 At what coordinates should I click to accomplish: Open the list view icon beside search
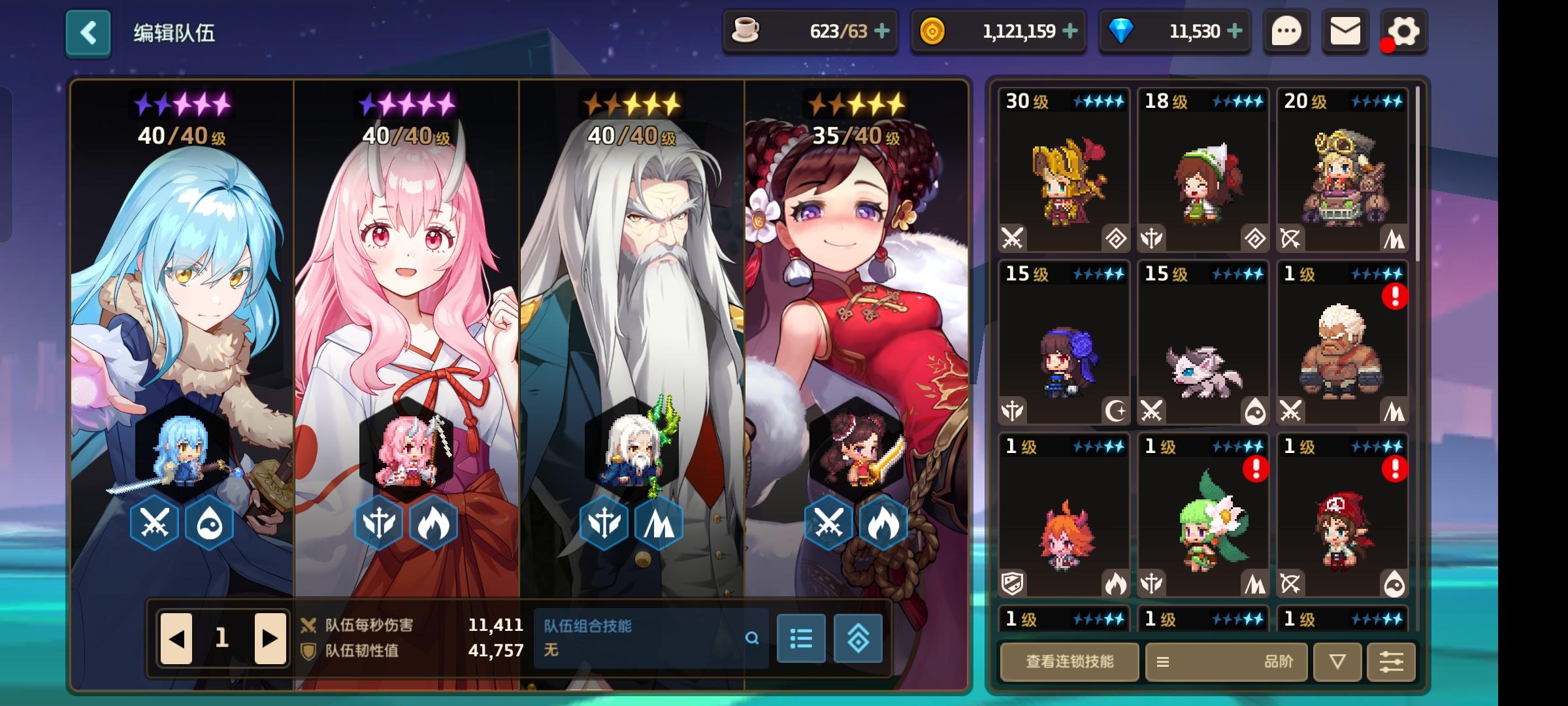[x=802, y=639]
